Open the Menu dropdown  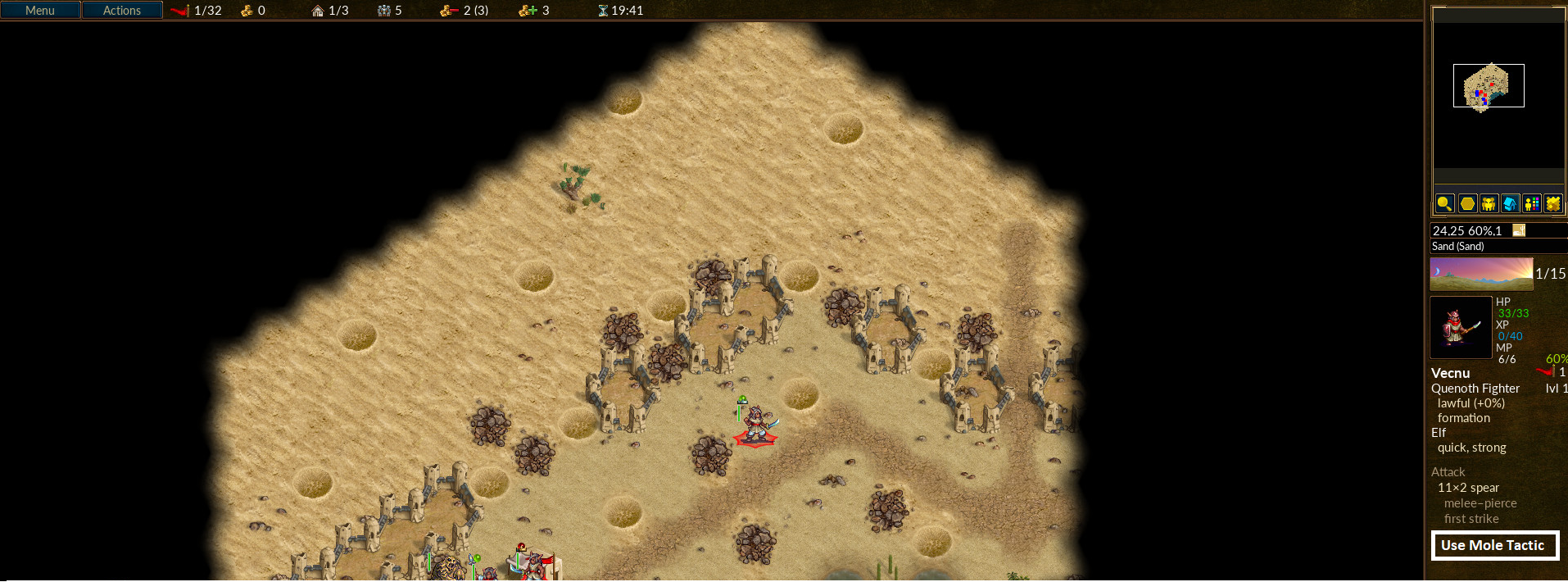click(40, 11)
